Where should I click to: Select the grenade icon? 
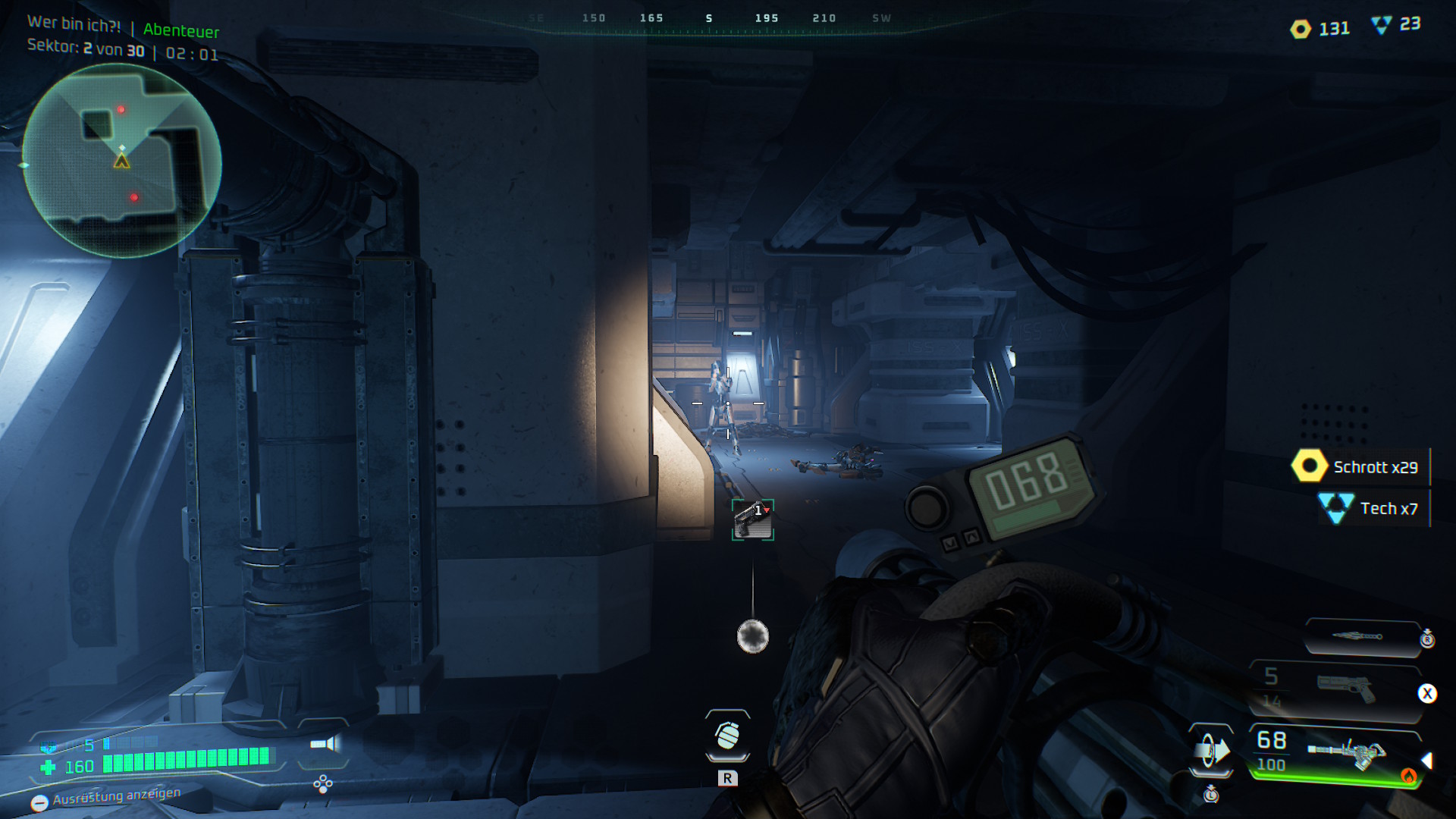click(x=727, y=735)
